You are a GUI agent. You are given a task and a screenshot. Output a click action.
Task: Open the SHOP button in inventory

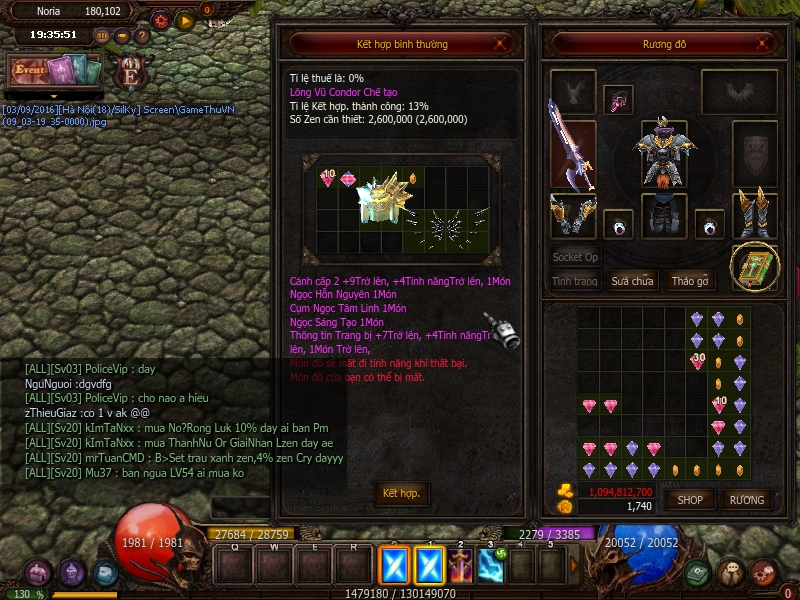pos(690,499)
